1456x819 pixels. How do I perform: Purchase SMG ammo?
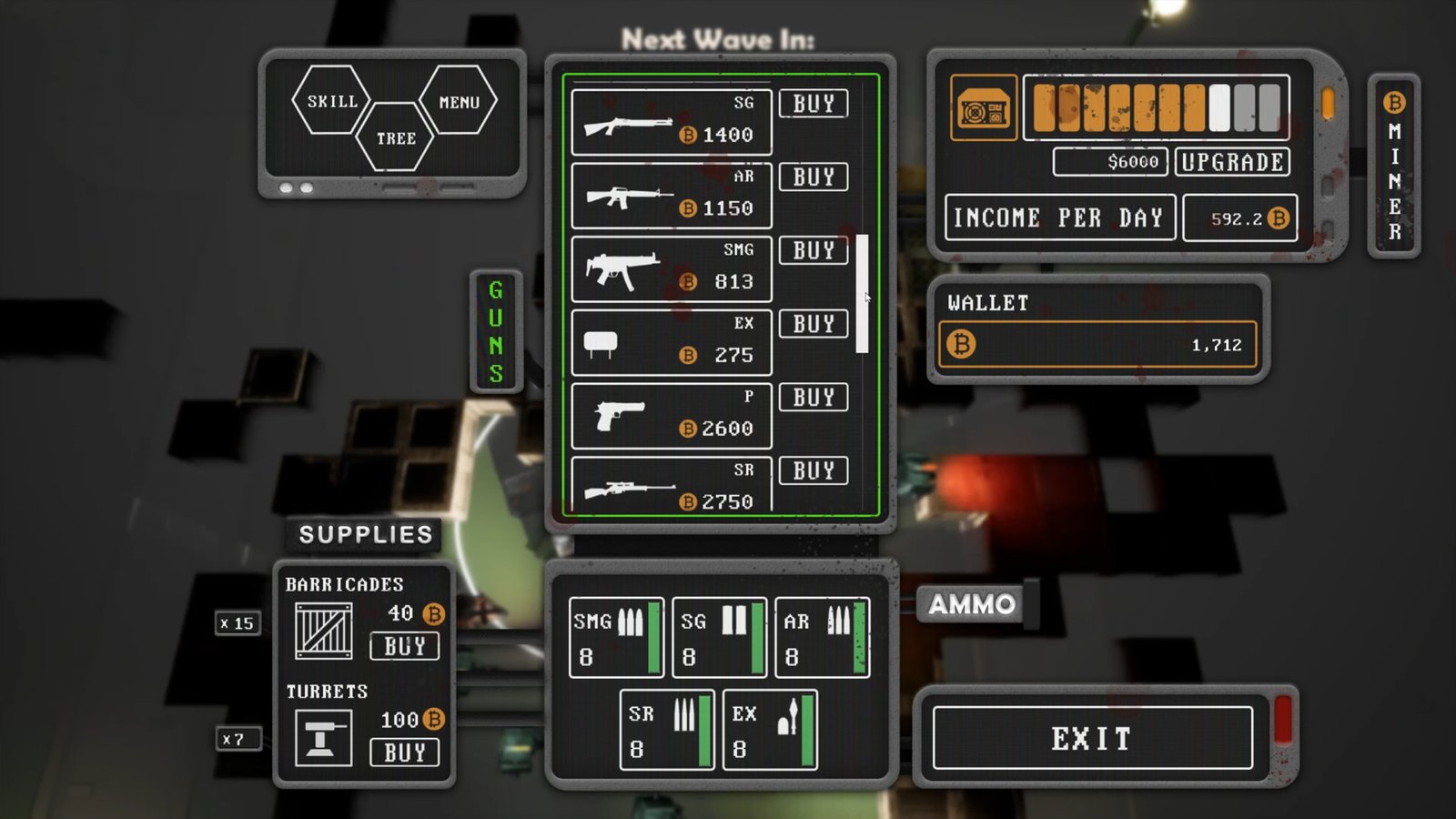[x=616, y=637]
